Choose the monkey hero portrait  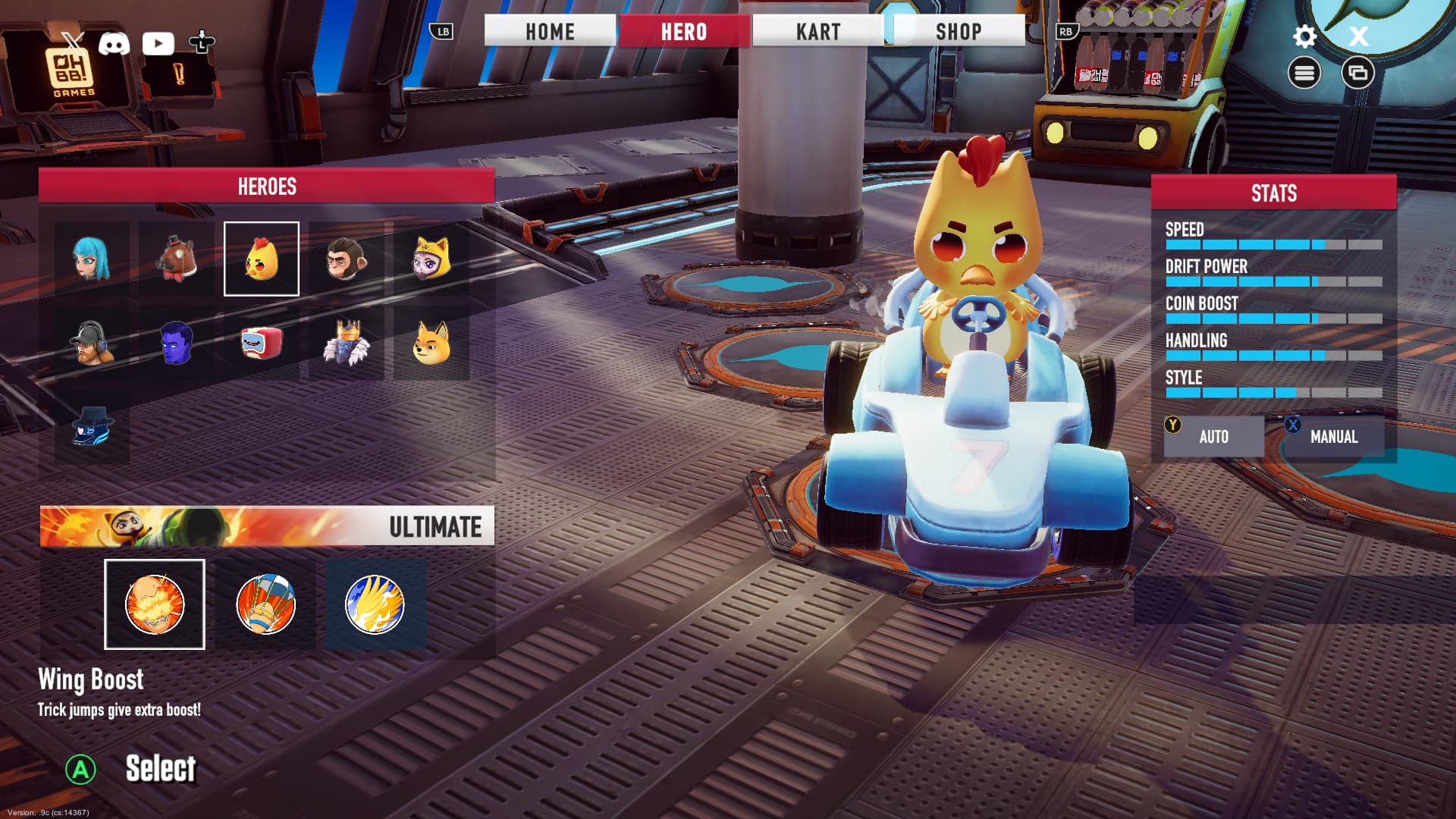click(347, 259)
